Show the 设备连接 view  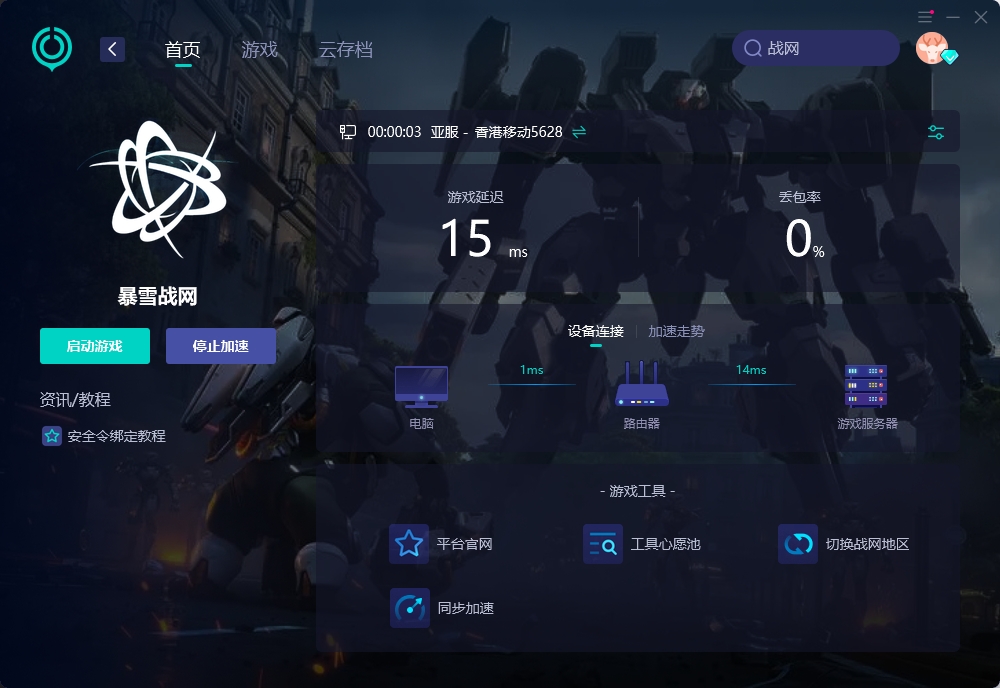(x=596, y=331)
